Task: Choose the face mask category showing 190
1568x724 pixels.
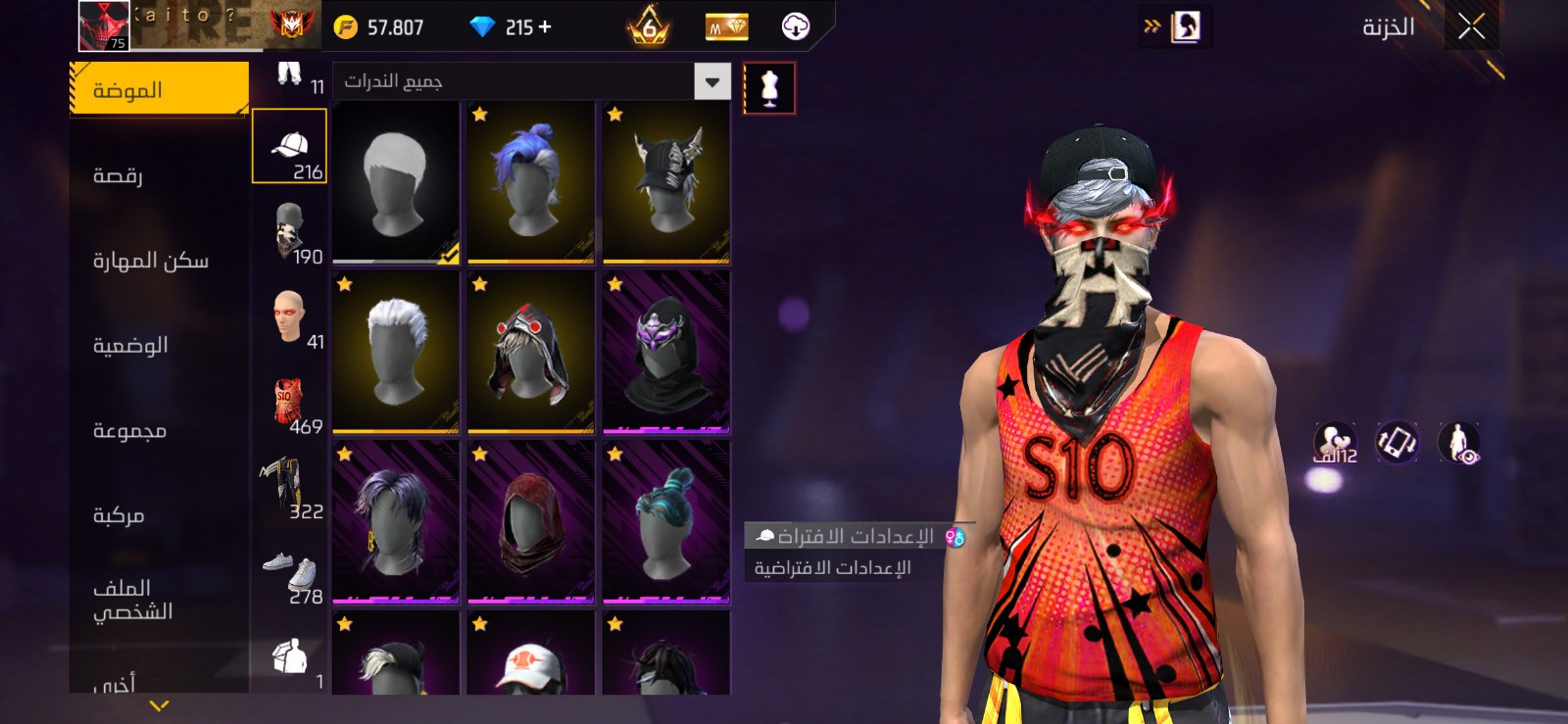Action: coord(290,232)
